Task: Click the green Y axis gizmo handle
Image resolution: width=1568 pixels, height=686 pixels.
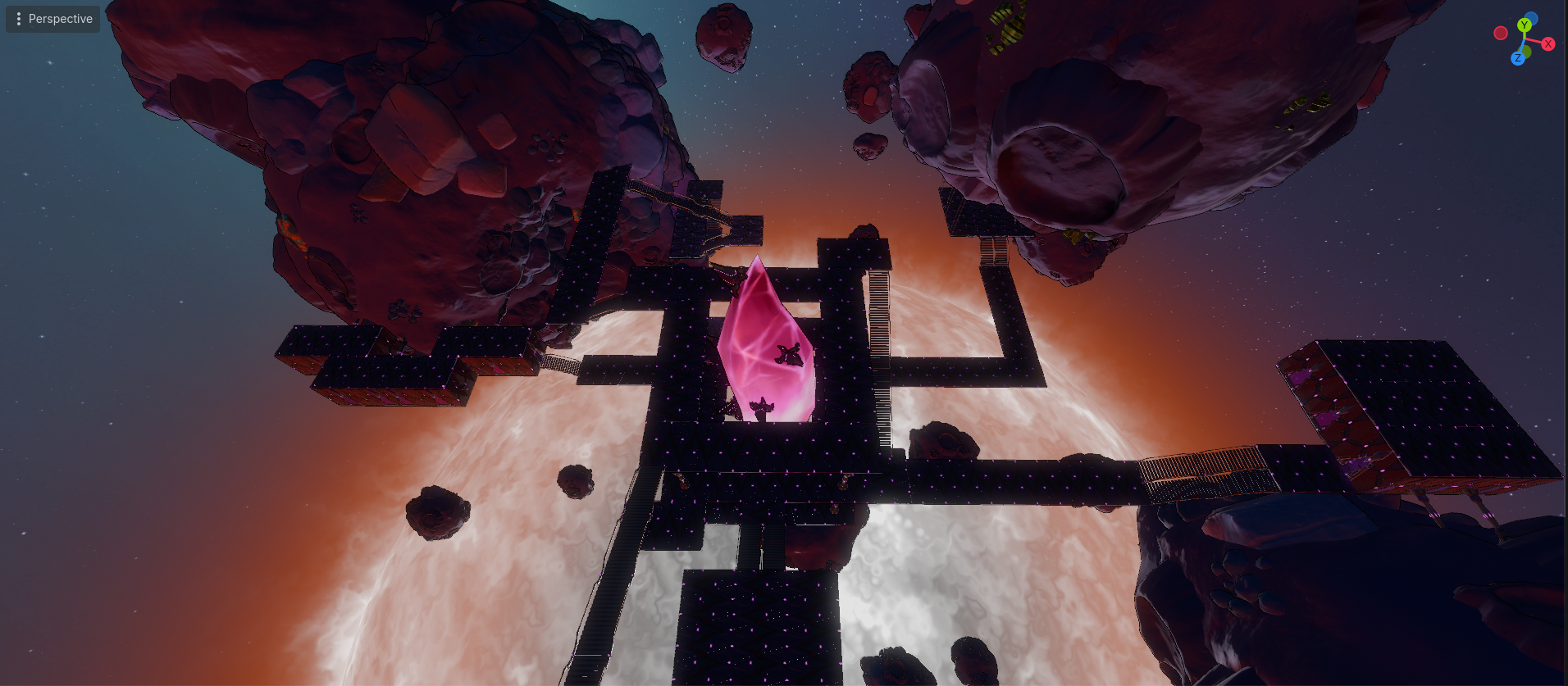Action: (1525, 25)
